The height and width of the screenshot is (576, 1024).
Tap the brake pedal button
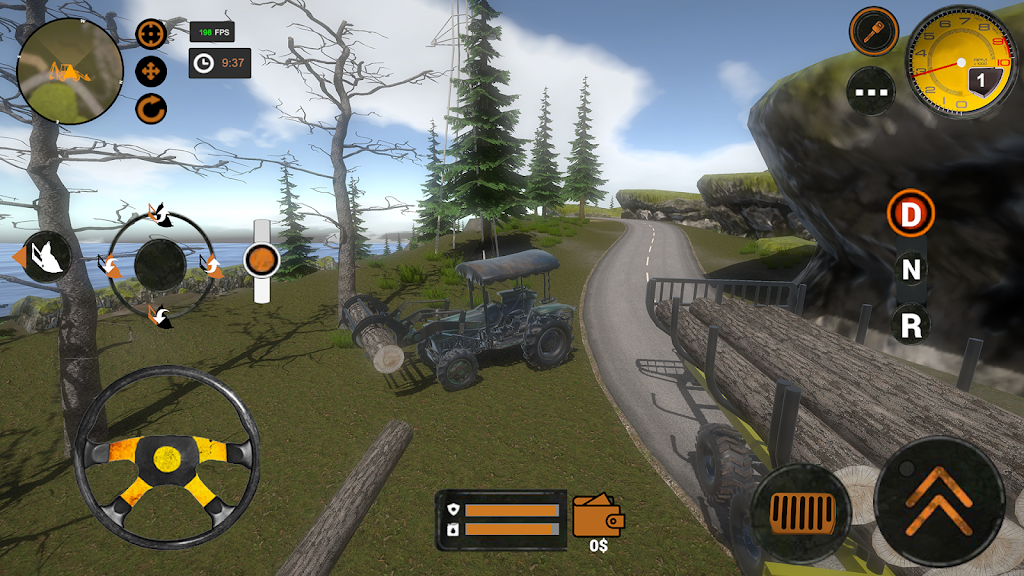(801, 513)
